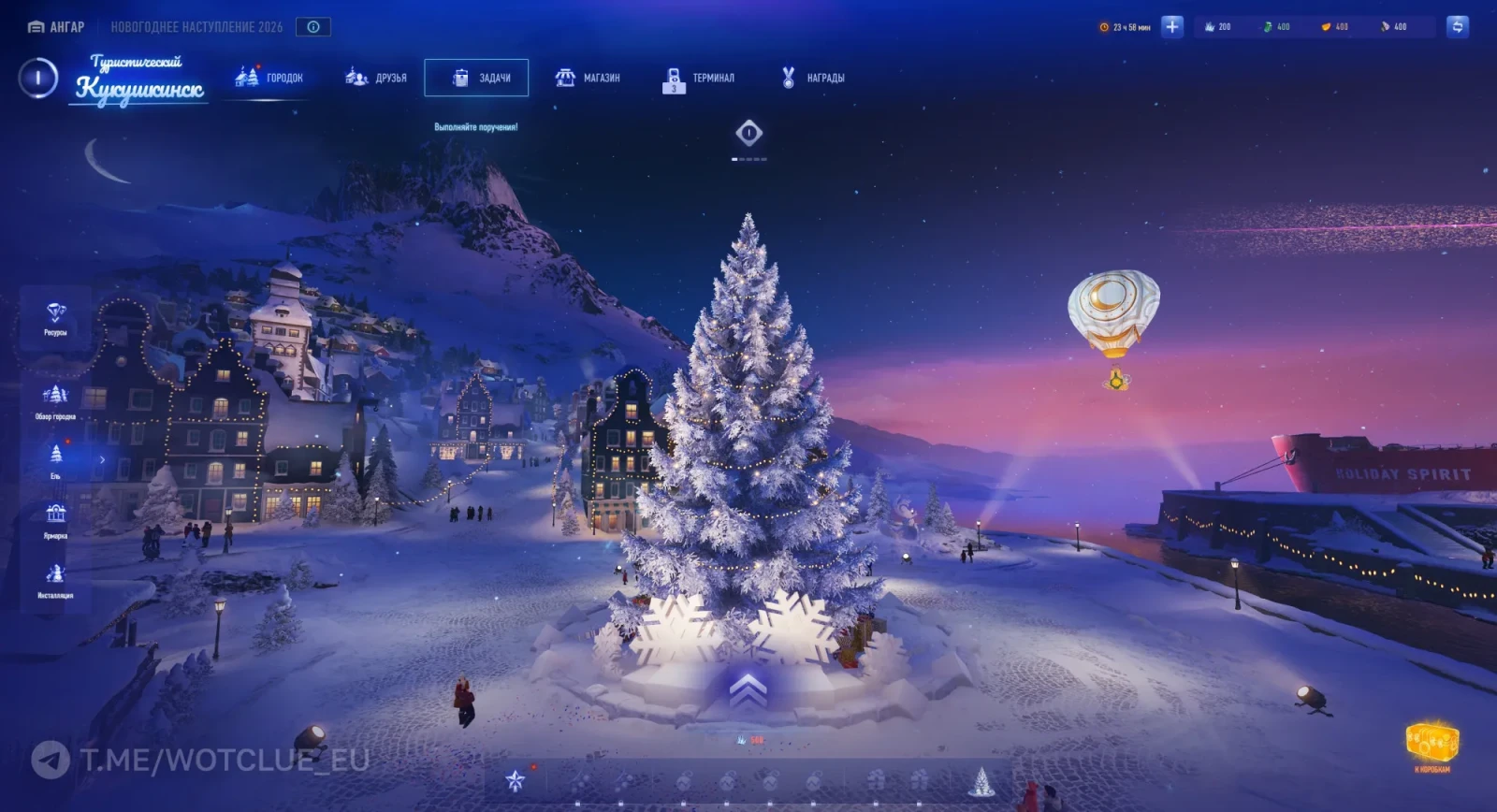Return to the Ангар (Hangar)
This screenshot has width=1497, height=812.
(x=57, y=27)
